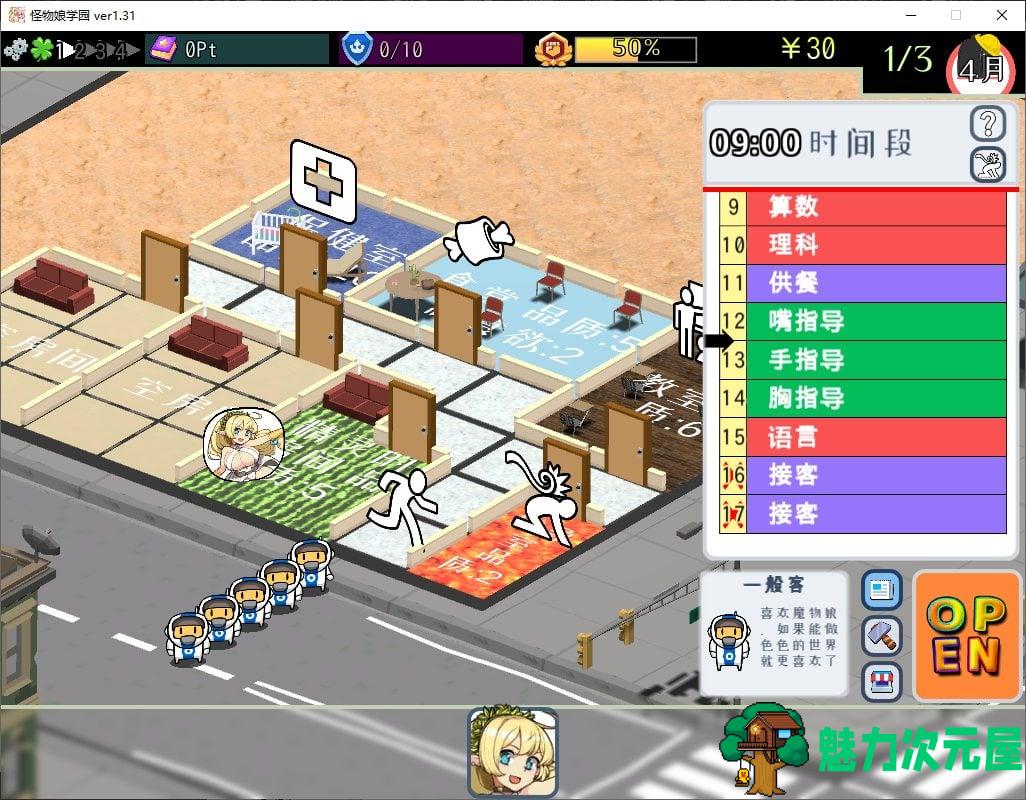The height and width of the screenshot is (800, 1026).
Task: Select the hammer build tool button
Action: [x=881, y=636]
